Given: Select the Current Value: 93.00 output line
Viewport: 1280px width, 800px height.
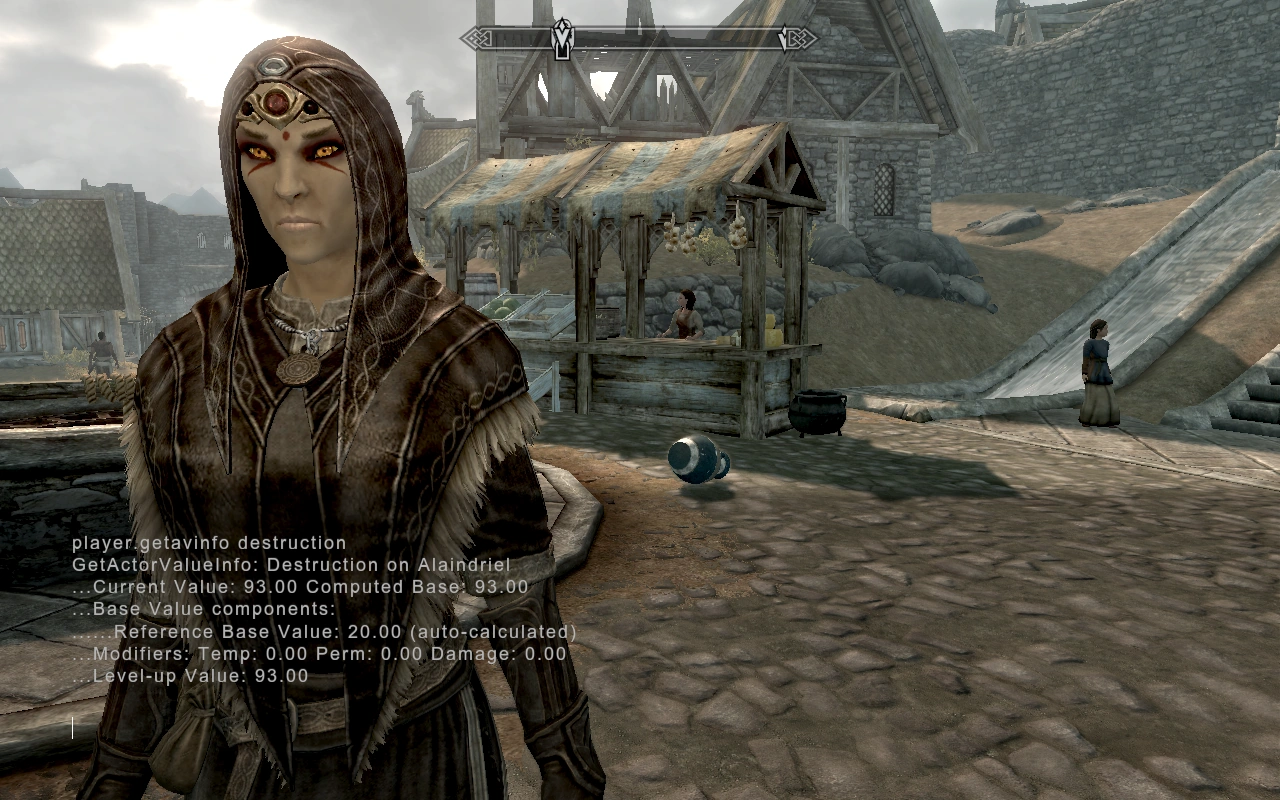Looking at the screenshot, I should point(300,587).
